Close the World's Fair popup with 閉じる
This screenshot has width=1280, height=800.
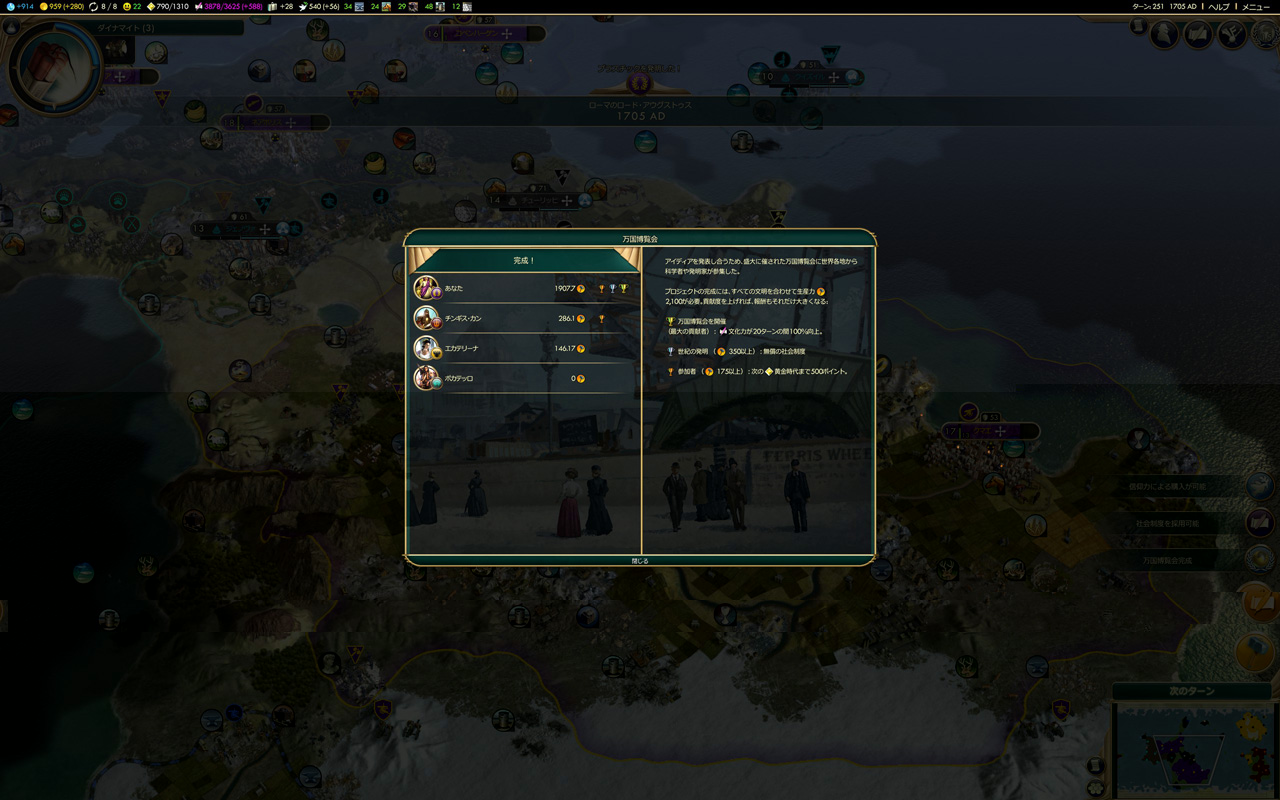click(640, 561)
